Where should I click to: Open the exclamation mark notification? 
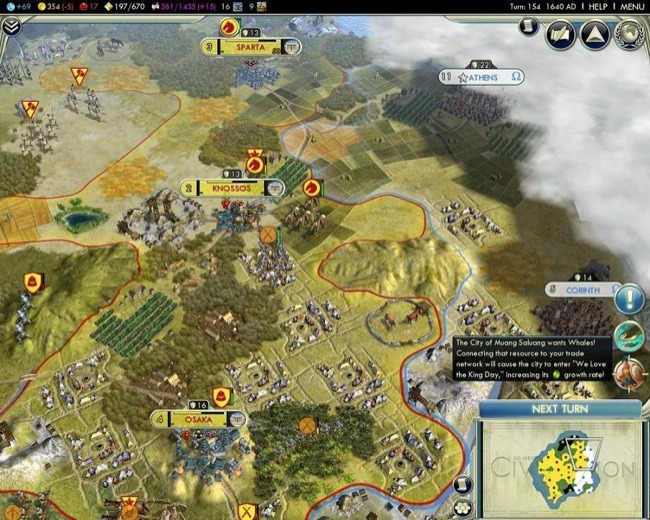(x=629, y=298)
